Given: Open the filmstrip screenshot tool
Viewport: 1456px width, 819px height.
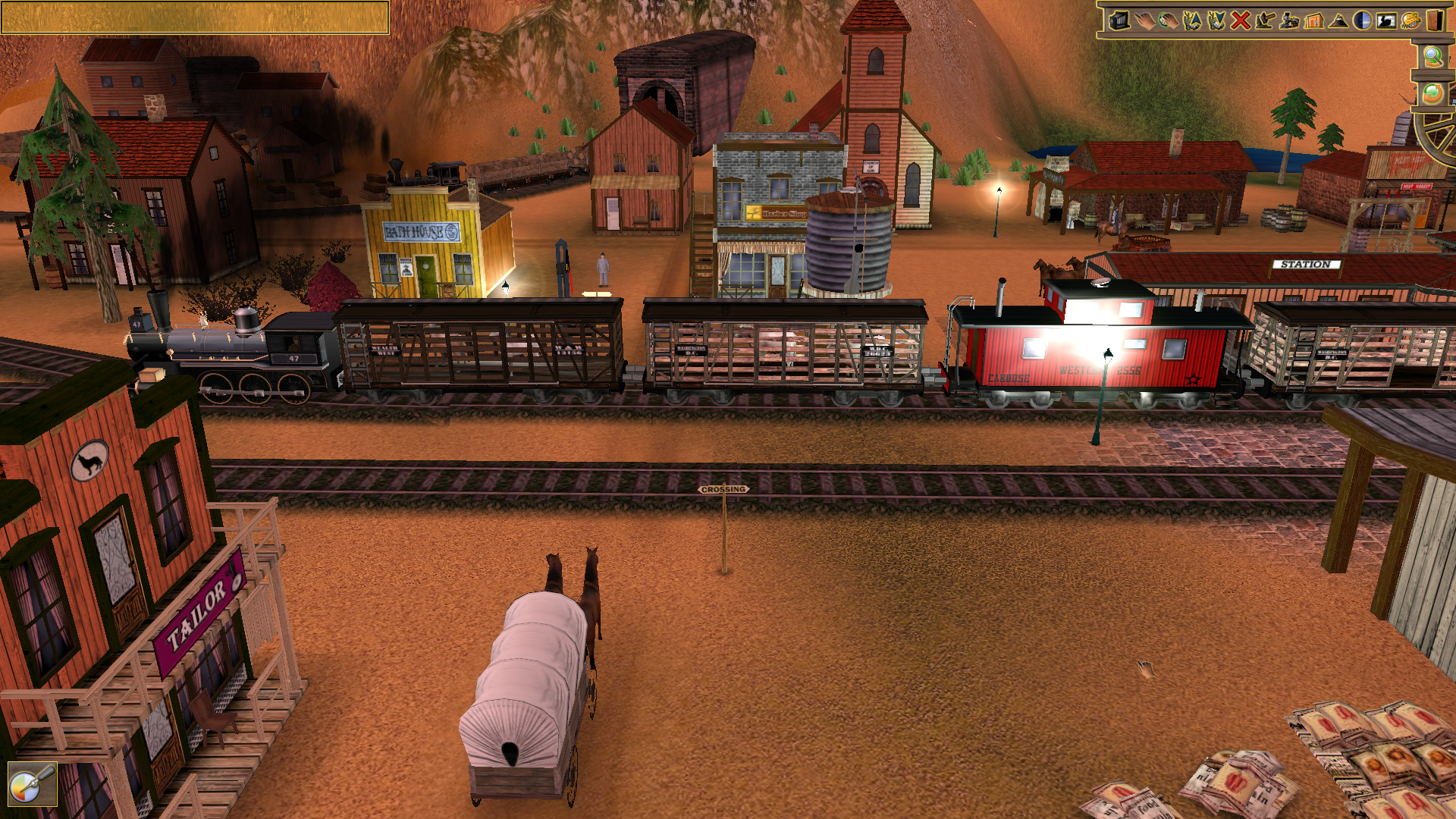Looking at the screenshot, I should click(1385, 20).
